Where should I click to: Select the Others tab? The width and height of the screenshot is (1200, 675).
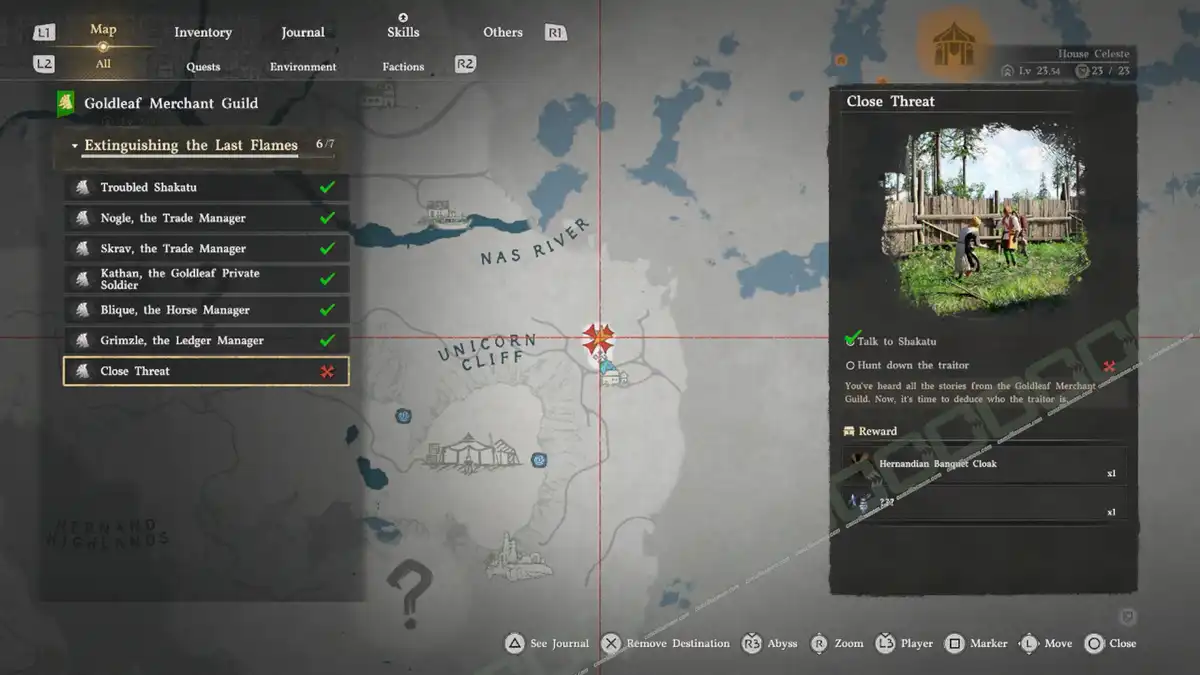[x=503, y=32]
